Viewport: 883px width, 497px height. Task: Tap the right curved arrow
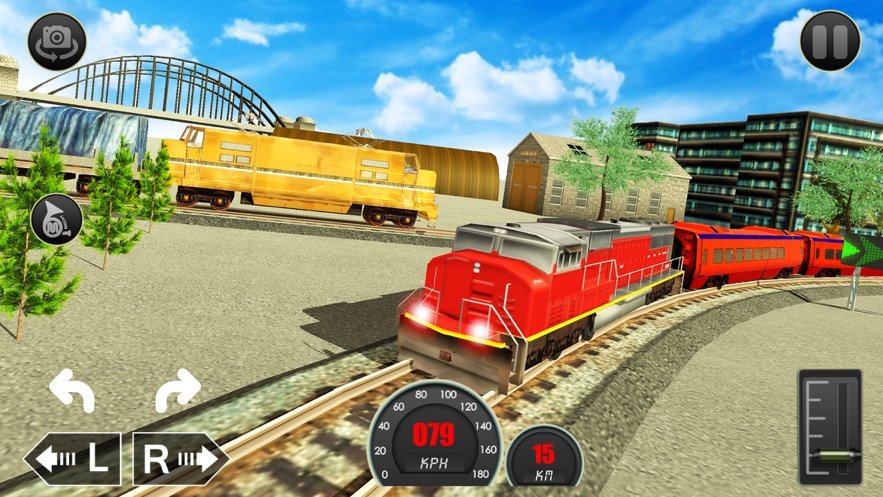[177, 390]
